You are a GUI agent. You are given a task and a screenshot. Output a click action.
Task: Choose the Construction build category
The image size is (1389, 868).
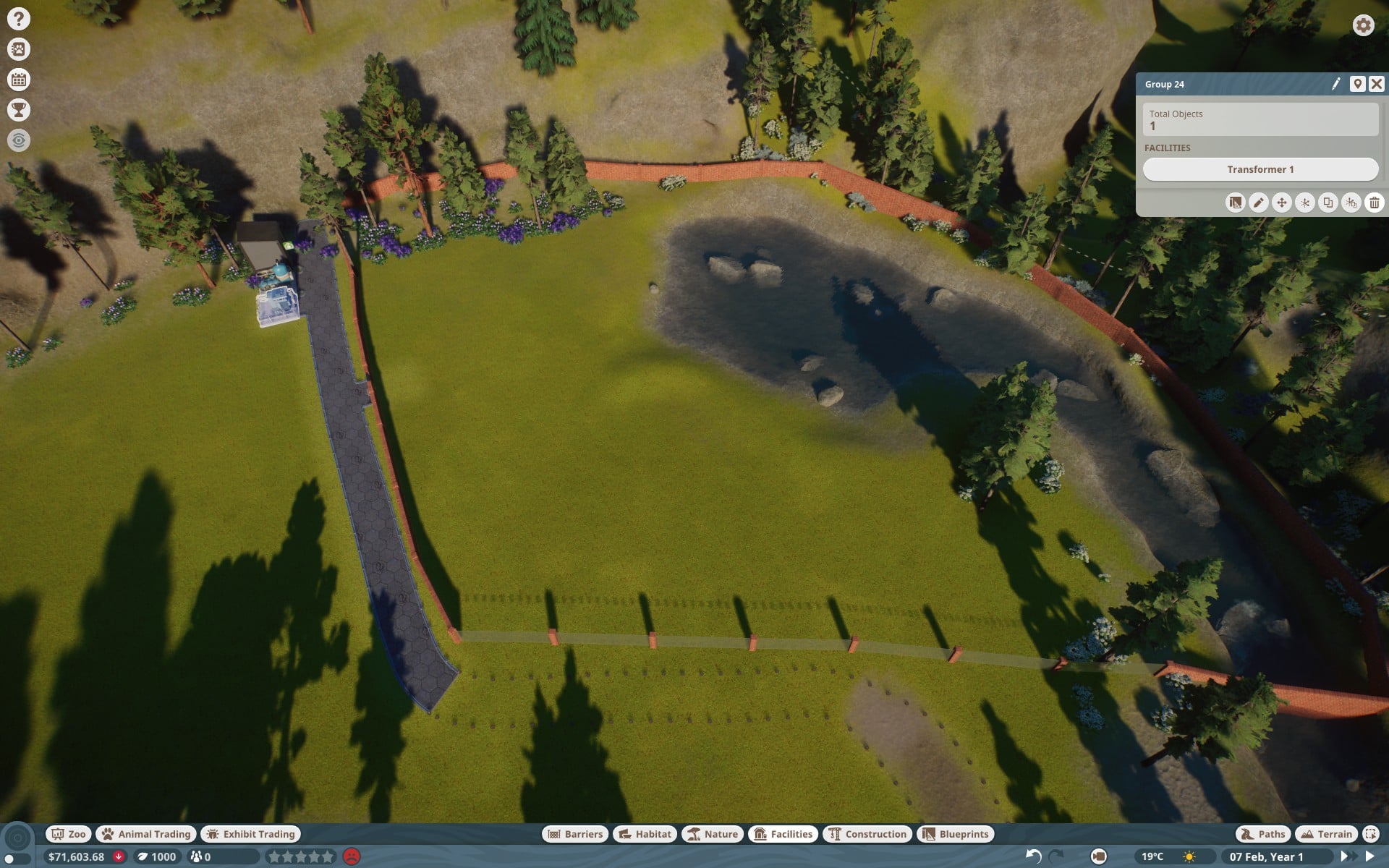pos(867,834)
